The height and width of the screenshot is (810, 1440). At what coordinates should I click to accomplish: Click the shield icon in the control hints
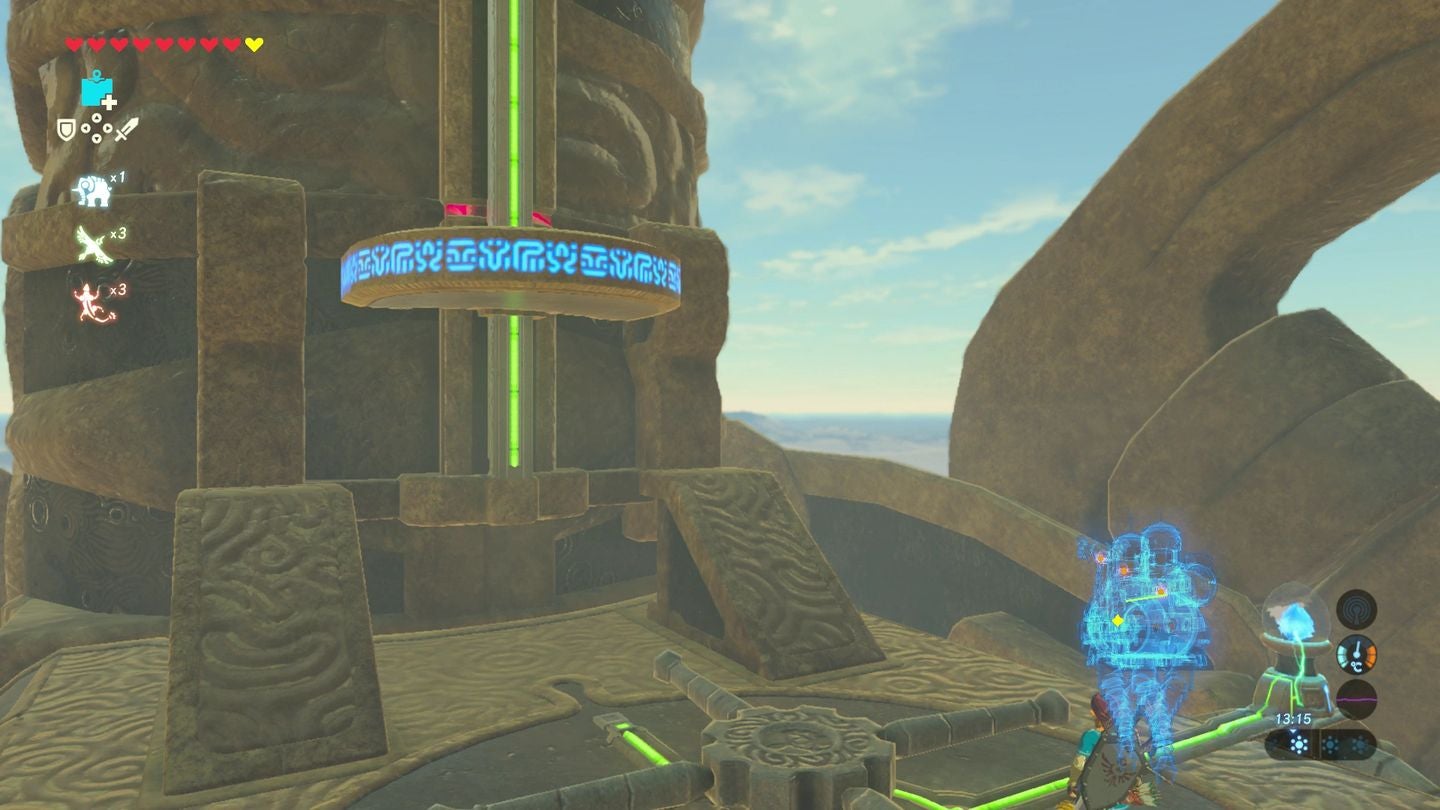click(65, 130)
